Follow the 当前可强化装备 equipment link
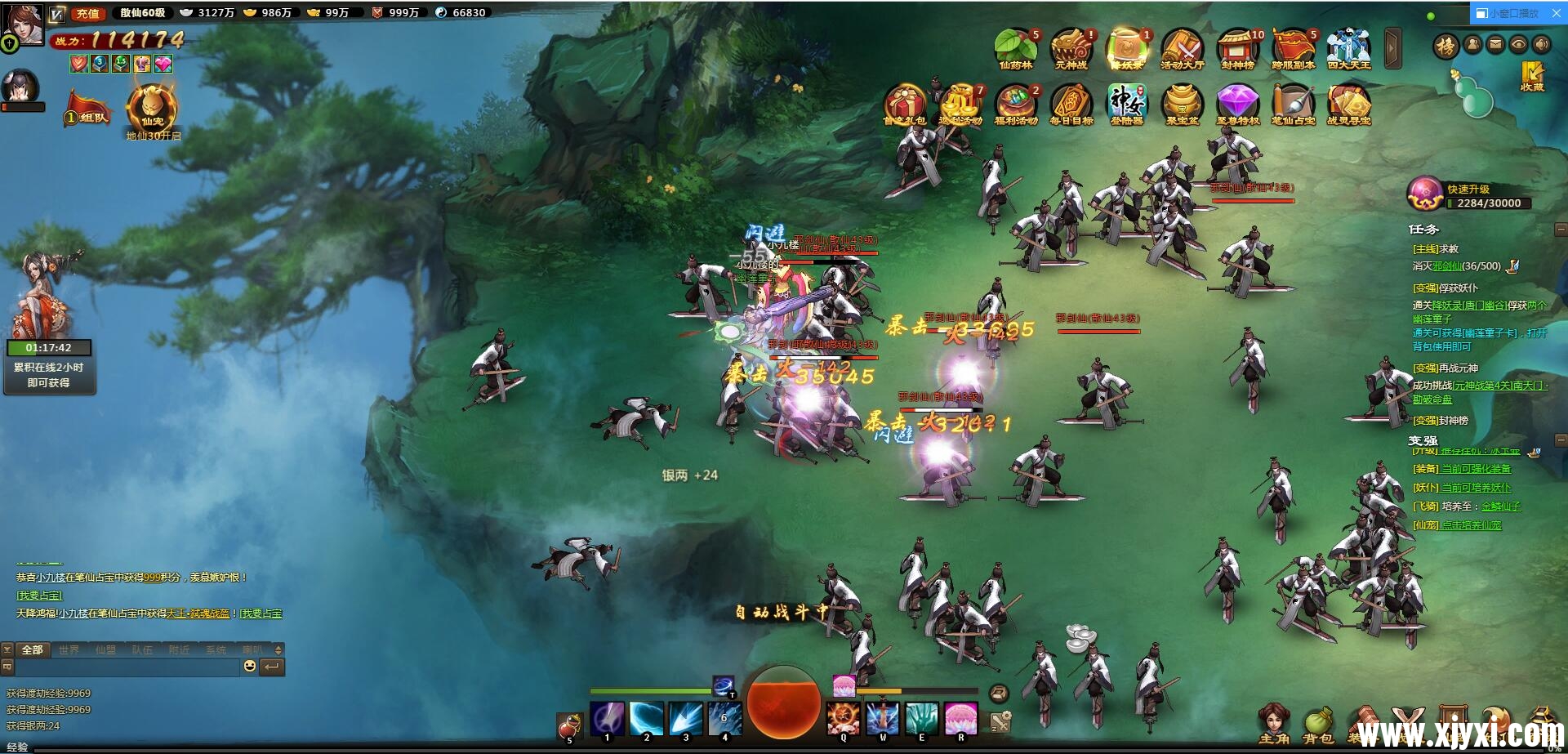The image size is (1568, 754). click(x=1476, y=469)
